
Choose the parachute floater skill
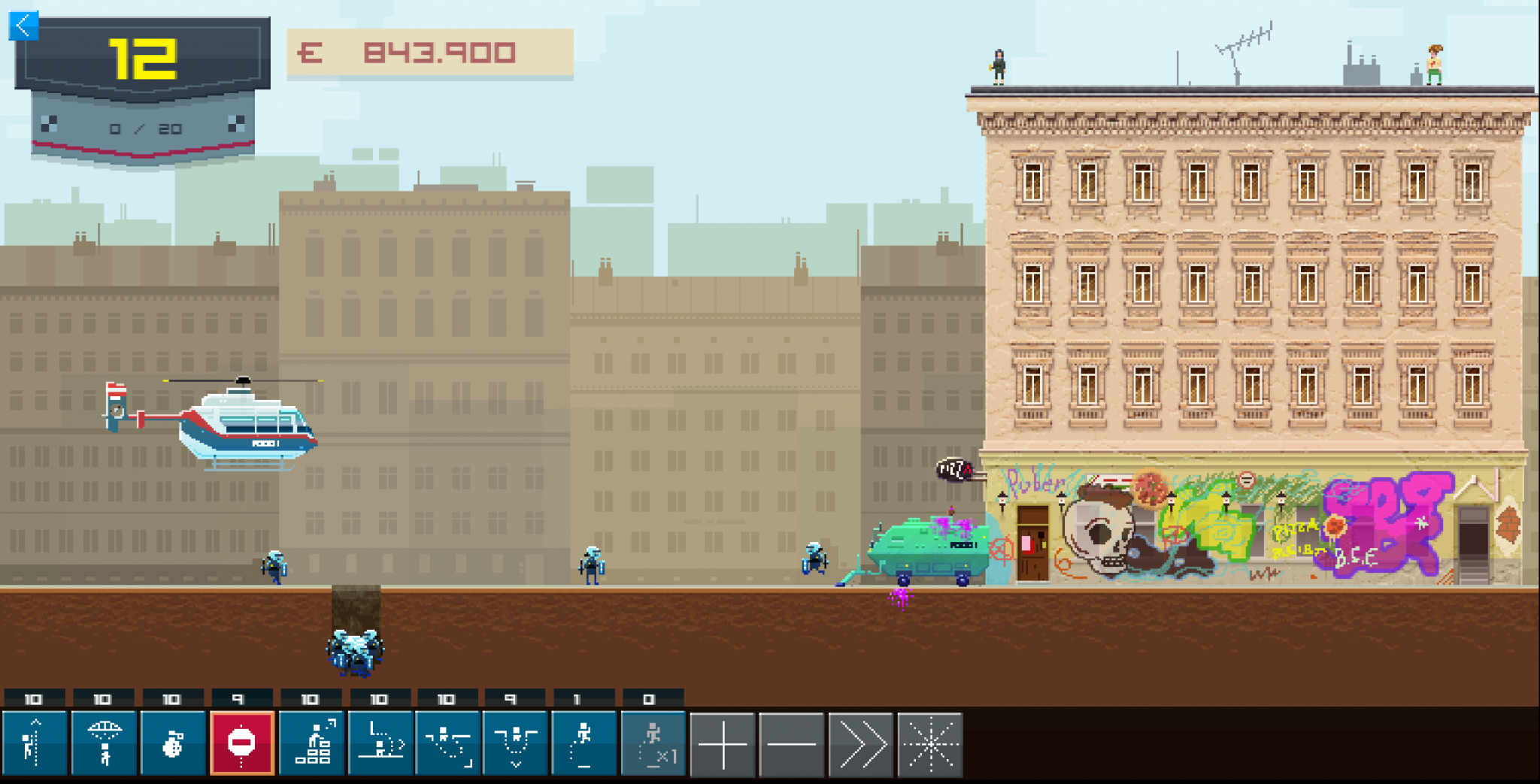104,743
